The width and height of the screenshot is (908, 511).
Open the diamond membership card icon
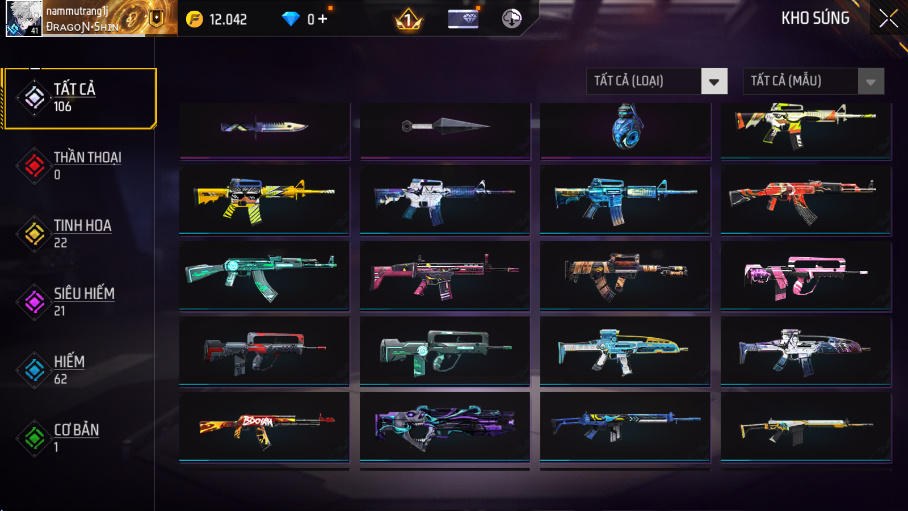(x=462, y=19)
